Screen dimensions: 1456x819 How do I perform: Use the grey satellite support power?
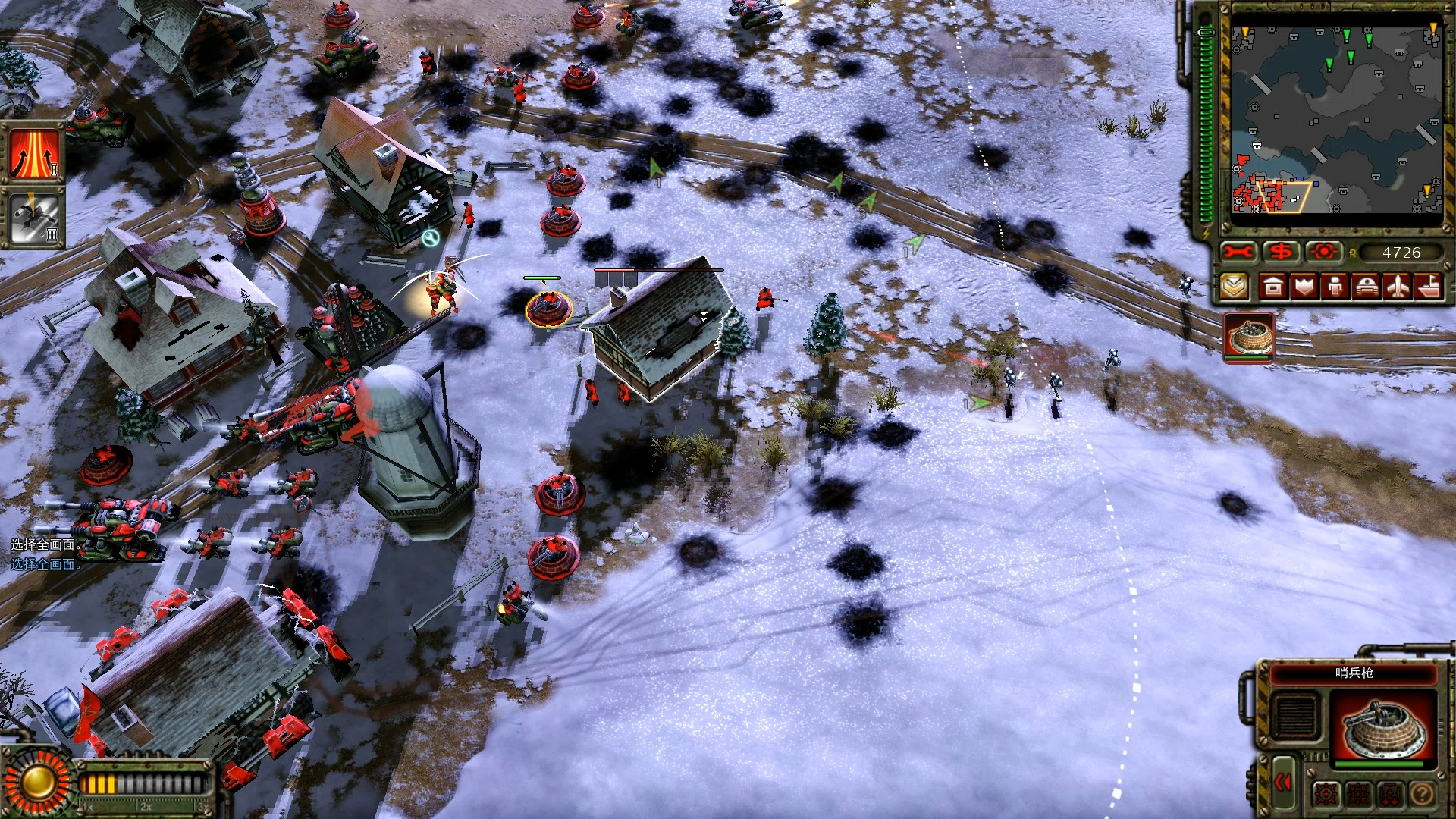tap(35, 218)
